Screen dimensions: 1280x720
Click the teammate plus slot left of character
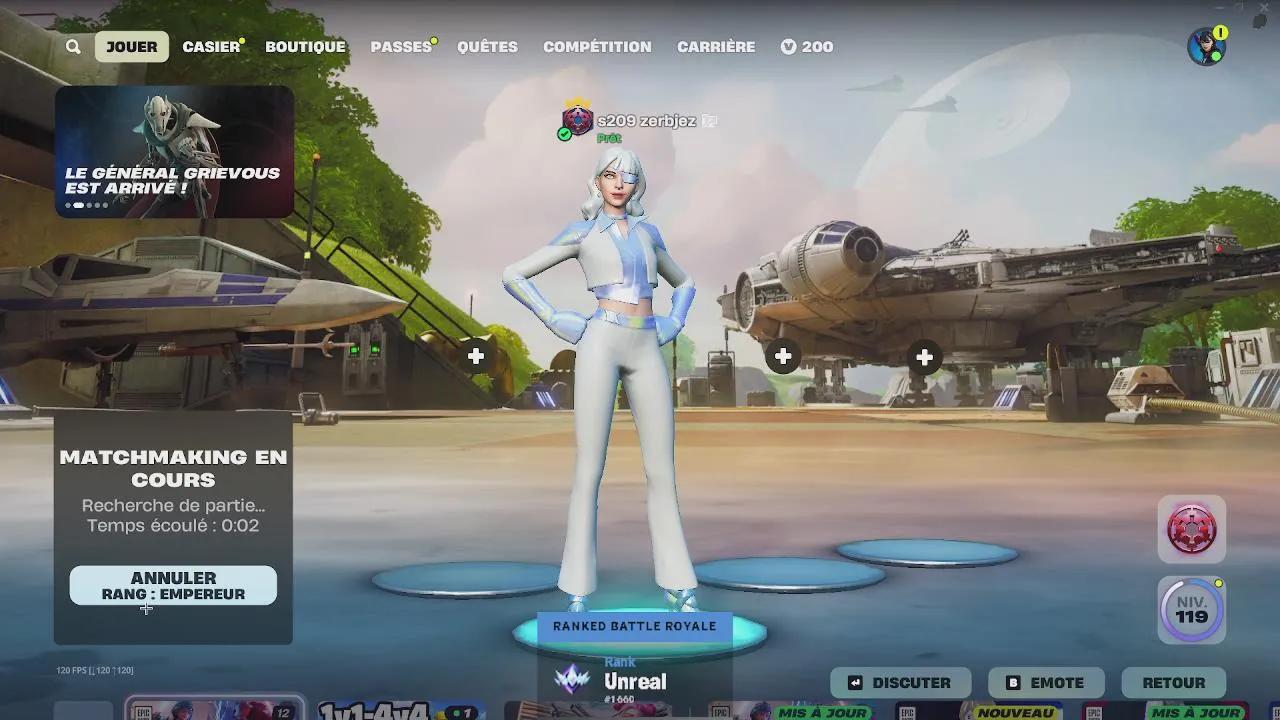point(477,355)
